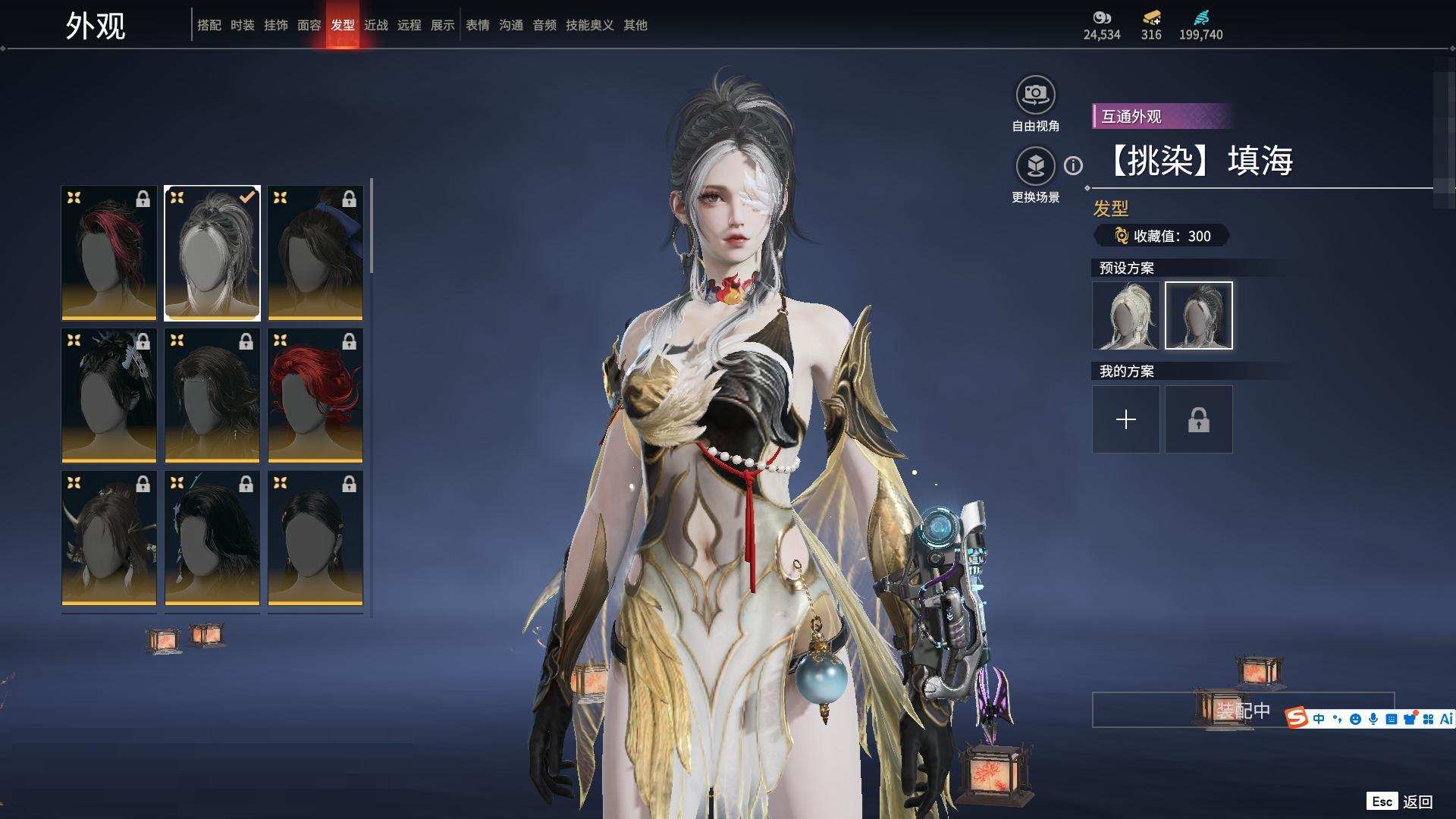Switch to the 时装 tab
The height and width of the screenshot is (819, 1456).
point(243,25)
